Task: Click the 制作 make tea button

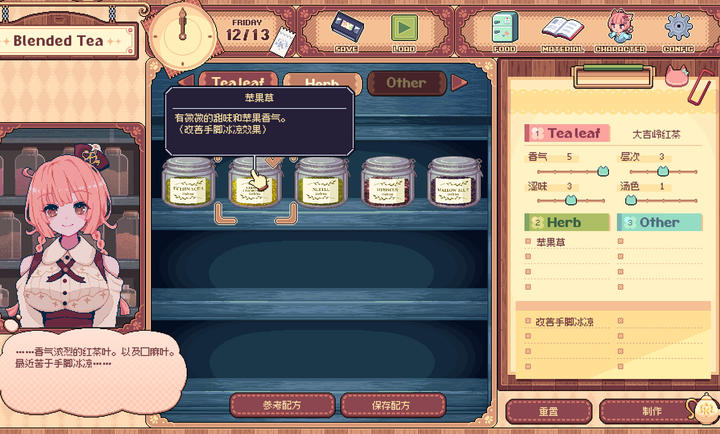Action: [652, 411]
